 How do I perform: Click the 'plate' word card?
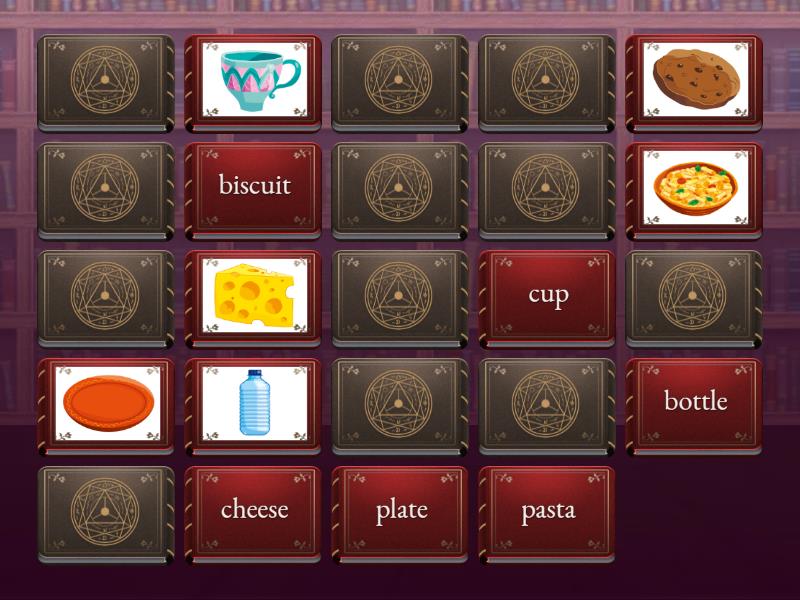click(x=400, y=510)
